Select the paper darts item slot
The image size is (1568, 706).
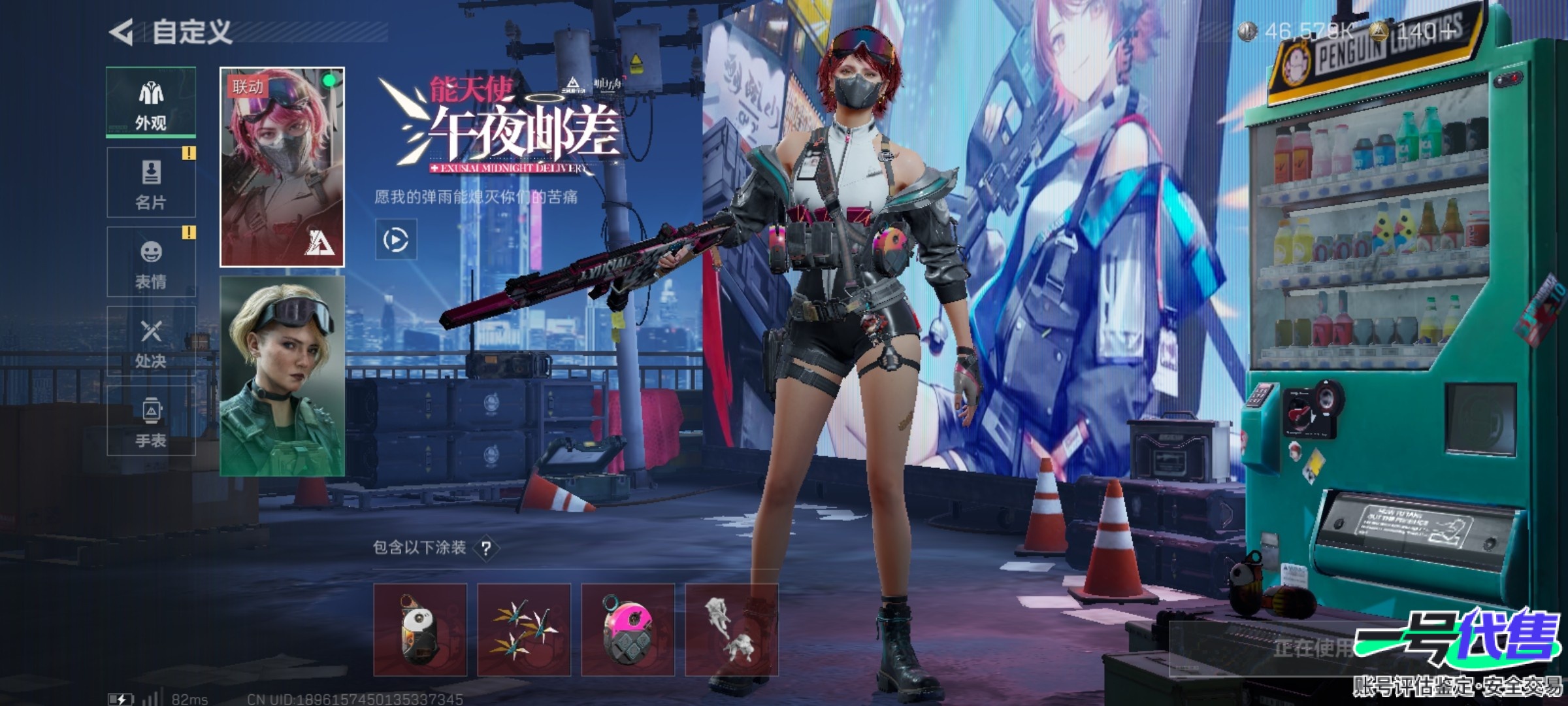point(524,630)
